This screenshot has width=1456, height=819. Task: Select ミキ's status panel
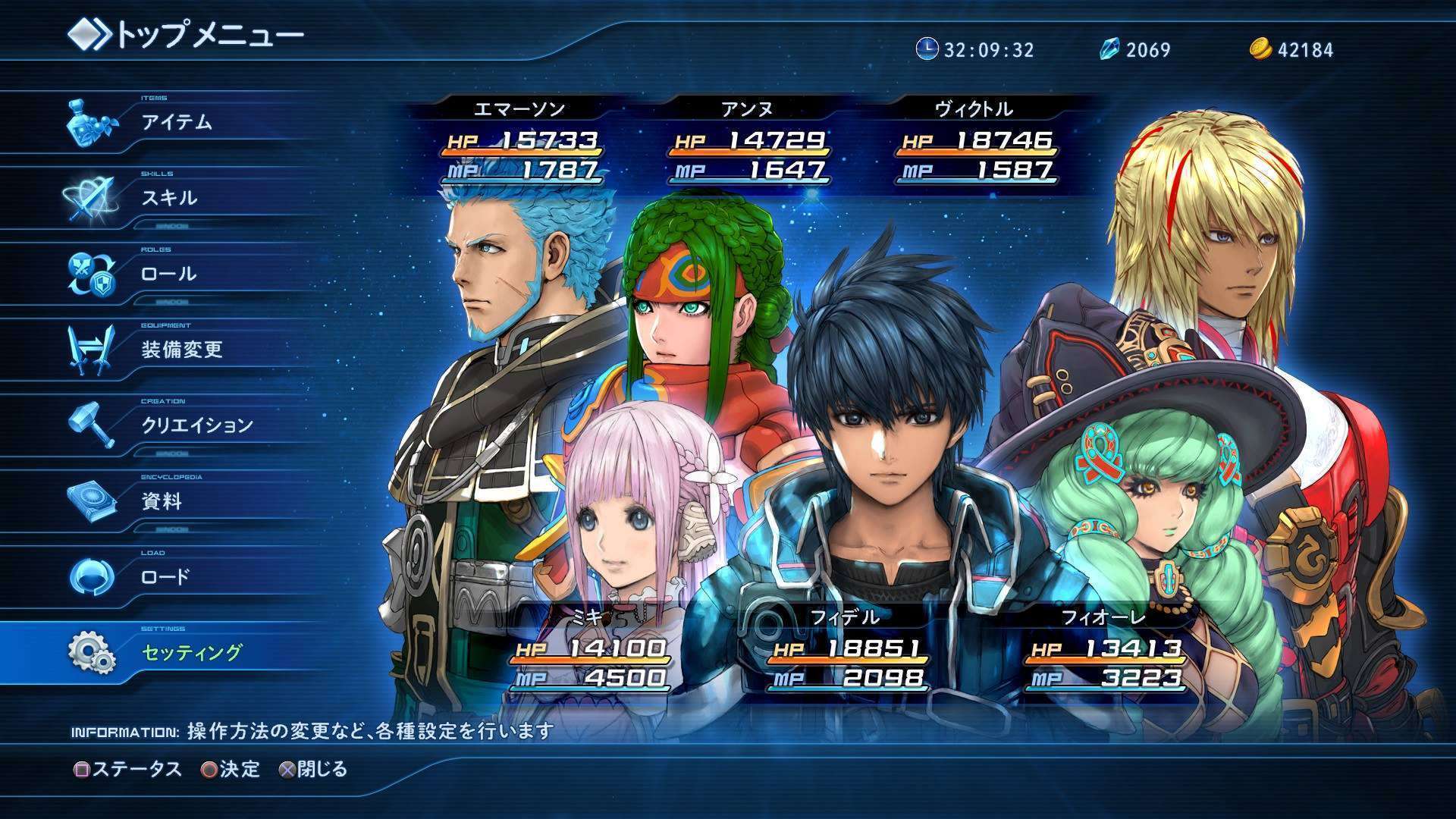[590, 651]
